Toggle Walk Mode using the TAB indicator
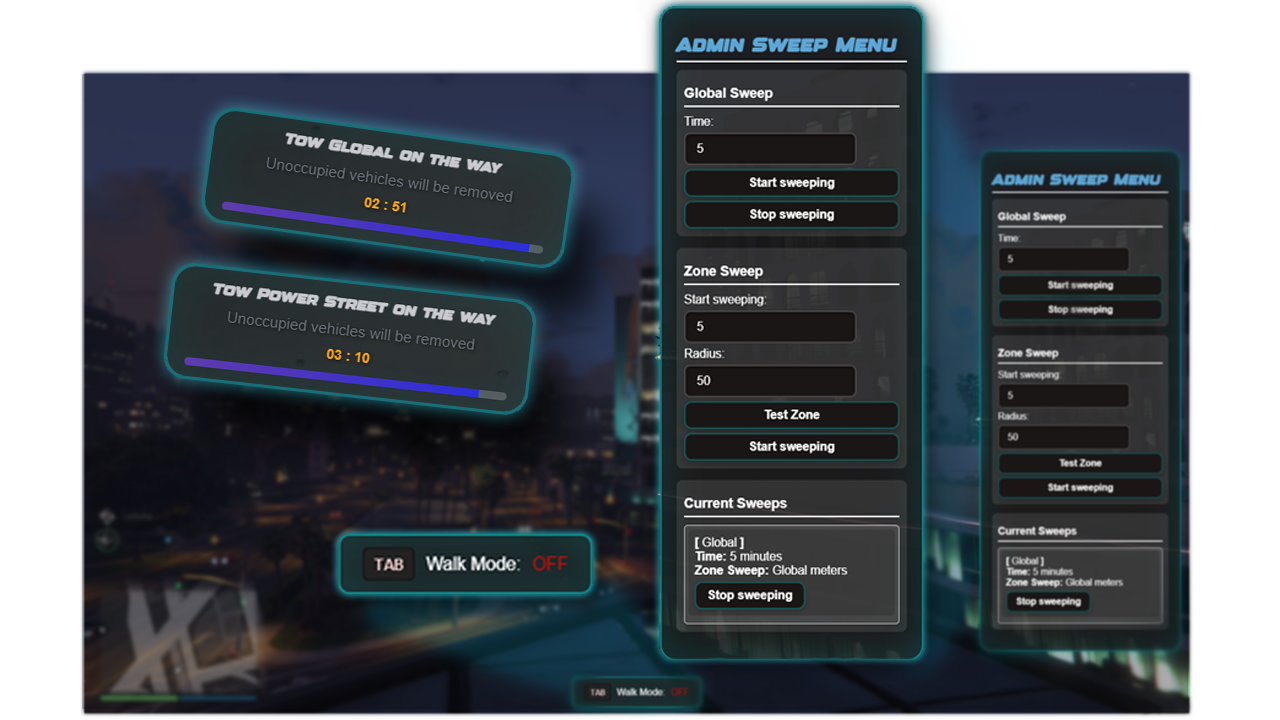Image resolution: width=1280 pixels, height=720 pixels. pyautogui.click(x=388, y=564)
